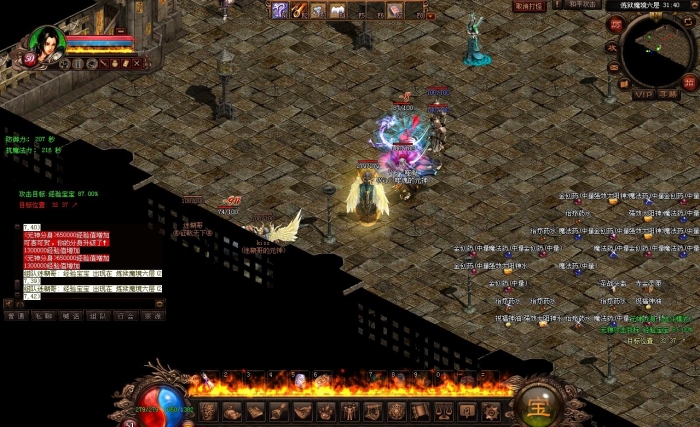This screenshot has width=700, height=427.
Task: Open the VIP panel
Action: (645, 93)
